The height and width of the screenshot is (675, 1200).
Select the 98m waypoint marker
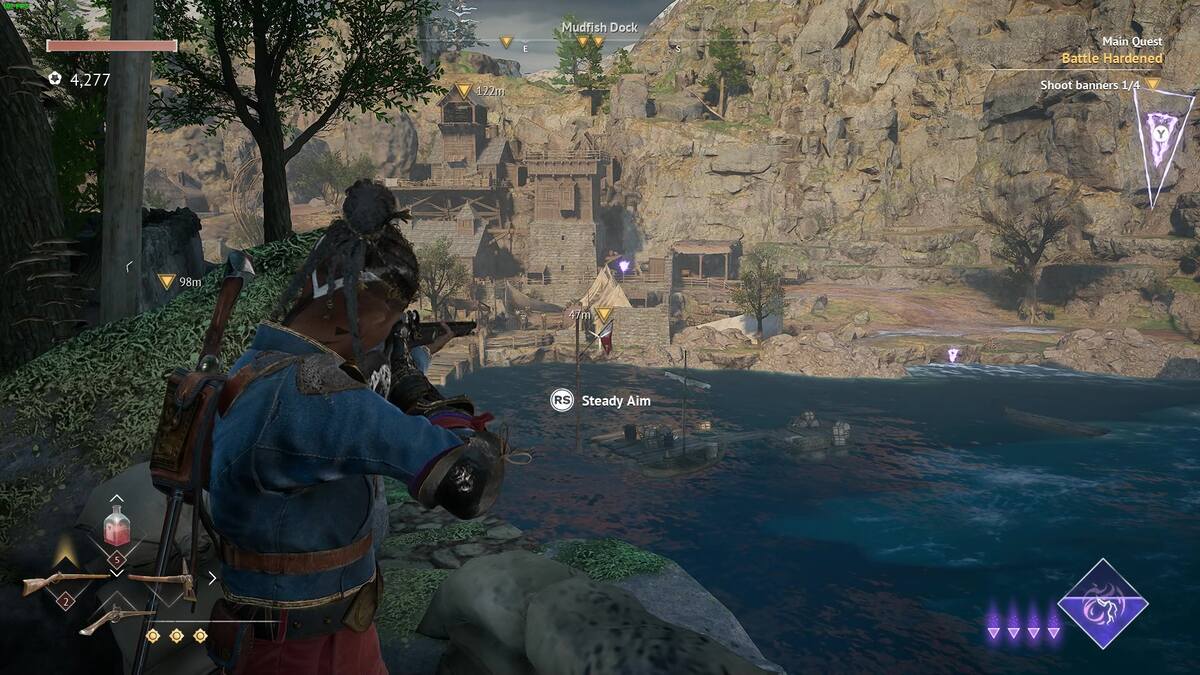point(166,282)
